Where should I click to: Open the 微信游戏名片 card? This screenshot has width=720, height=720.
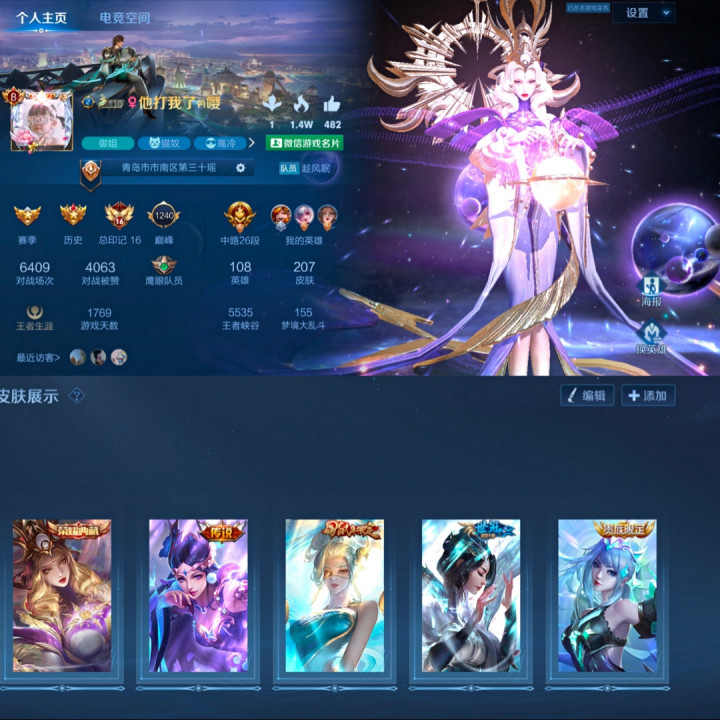[x=304, y=143]
